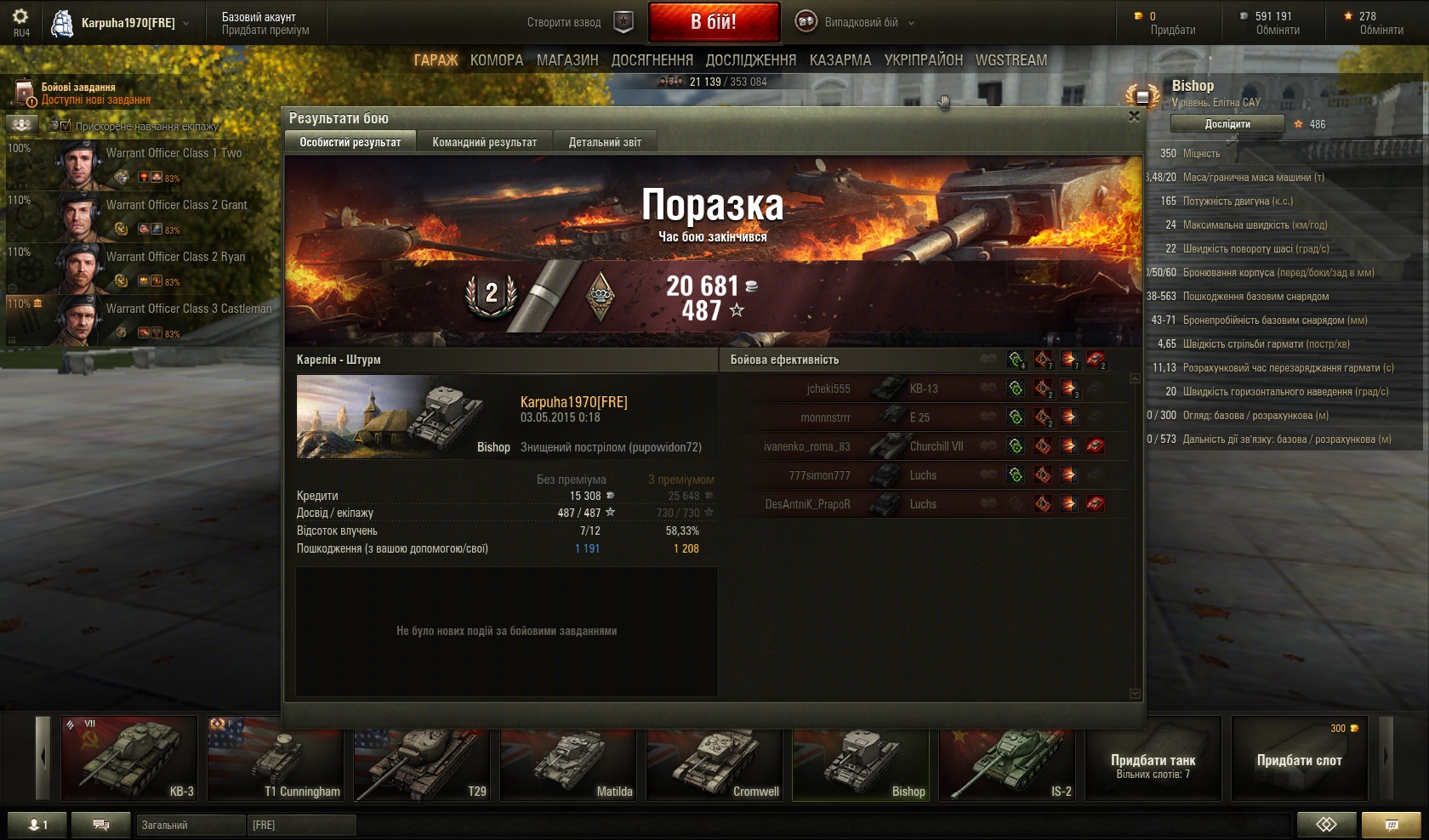Viewport: 1429px width, 840px height.
Task: Open the settings gear icon
Action: [x=20, y=17]
